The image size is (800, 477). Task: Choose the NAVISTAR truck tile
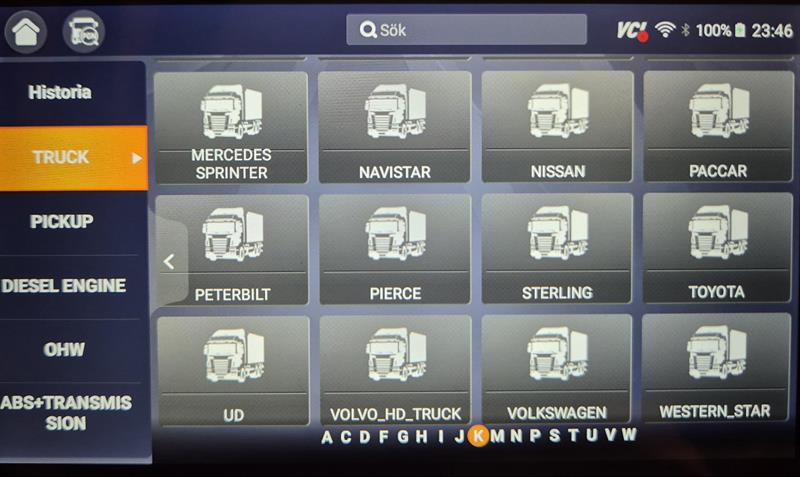tap(394, 127)
